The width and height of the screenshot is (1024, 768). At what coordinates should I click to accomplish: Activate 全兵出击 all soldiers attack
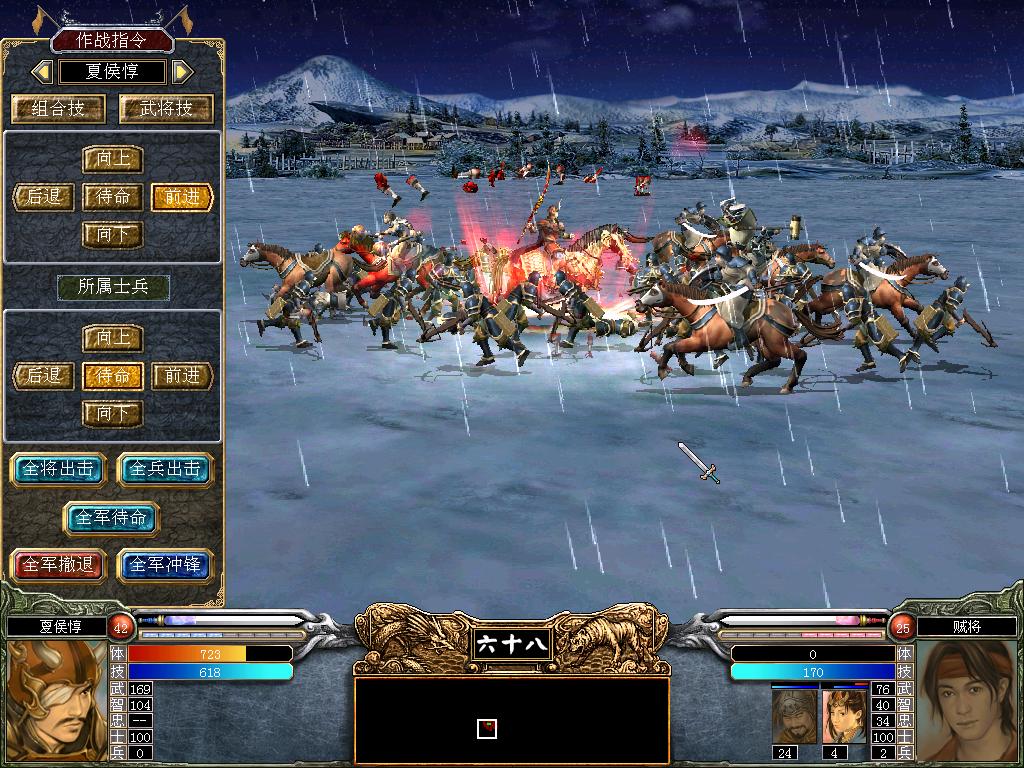coord(166,469)
